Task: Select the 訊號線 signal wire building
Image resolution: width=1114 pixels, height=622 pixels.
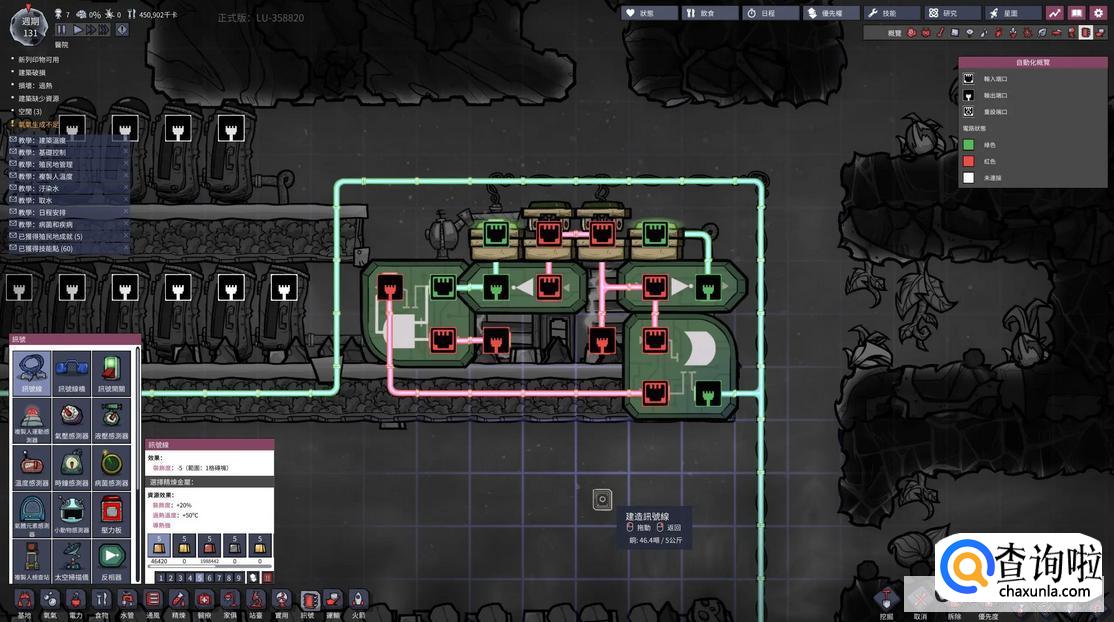Action: pos(32,372)
